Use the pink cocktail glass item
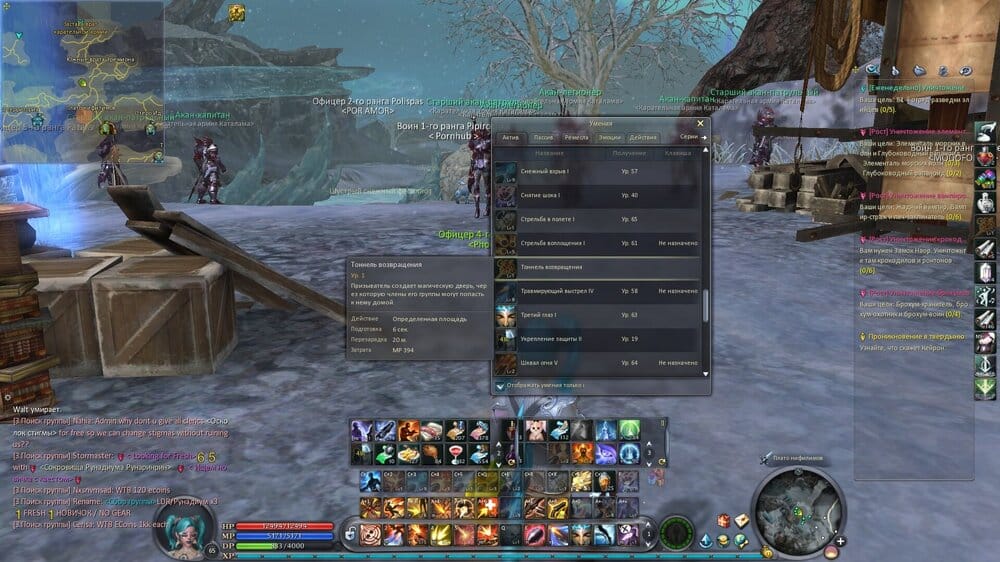1000x562 pixels. [458, 453]
